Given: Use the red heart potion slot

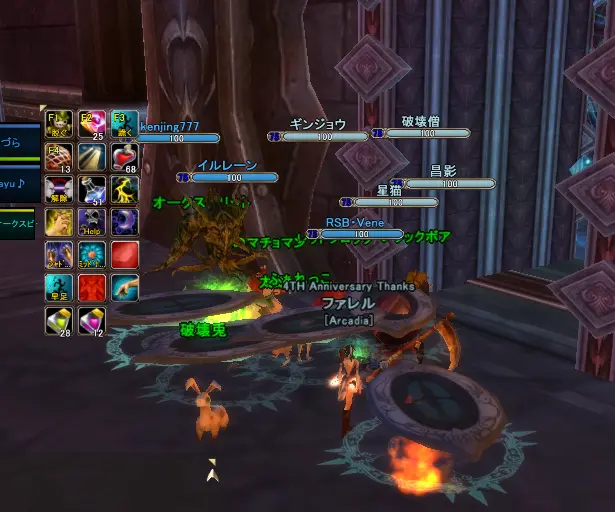Looking at the screenshot, I should 125,157.
